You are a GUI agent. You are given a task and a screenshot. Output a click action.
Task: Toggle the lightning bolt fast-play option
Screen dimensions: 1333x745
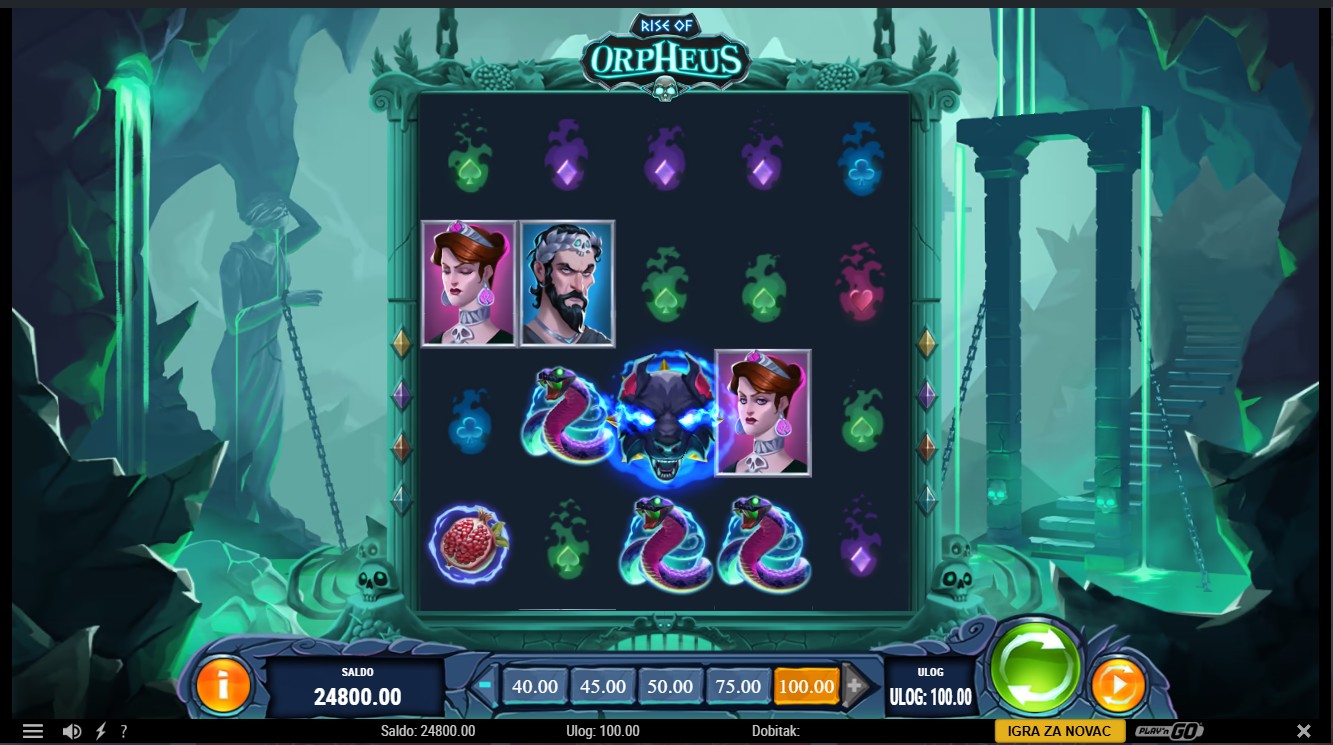(100, 731)
